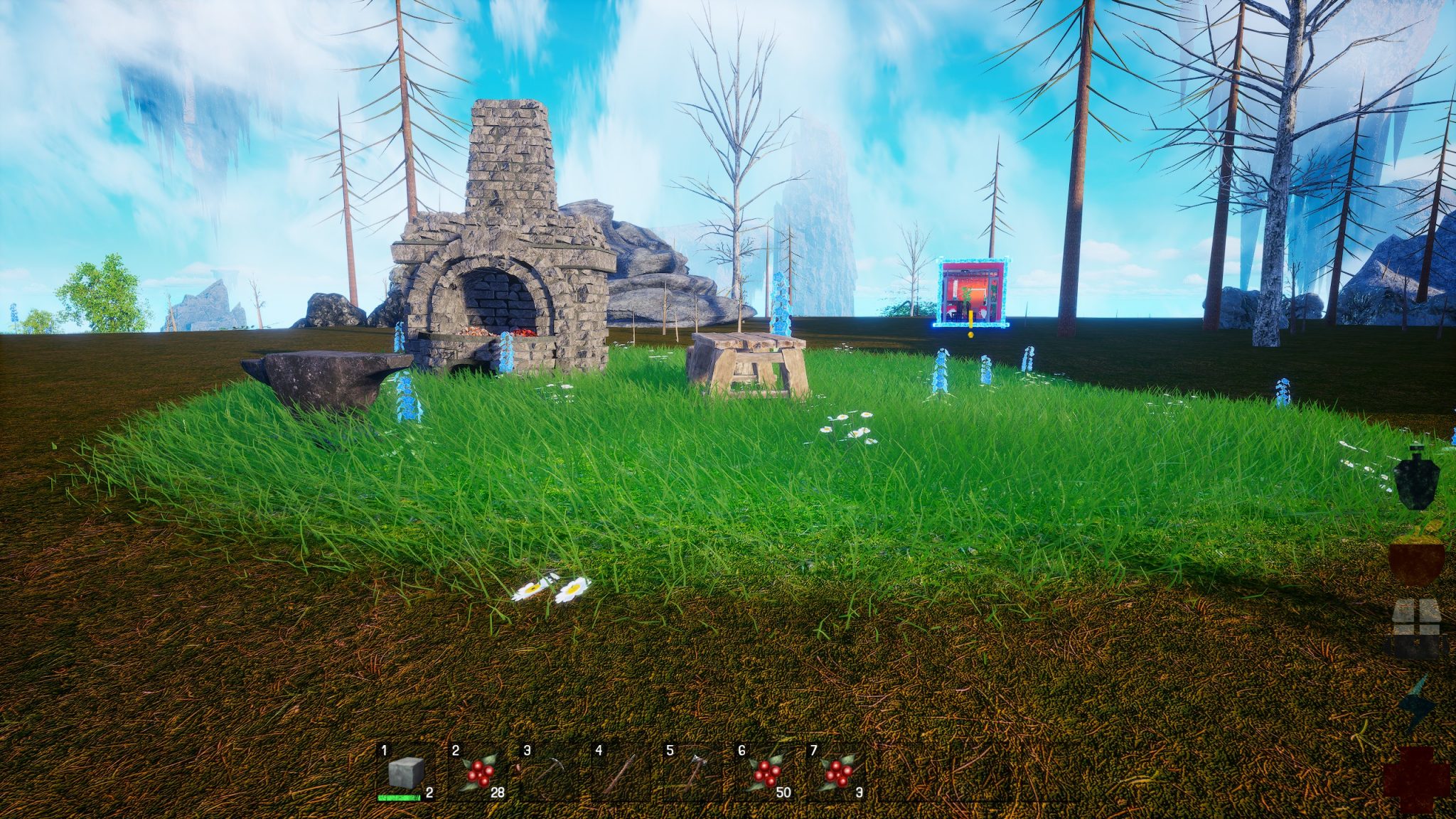Select the stone block in hotbar slot 1

tap(406, 773)
